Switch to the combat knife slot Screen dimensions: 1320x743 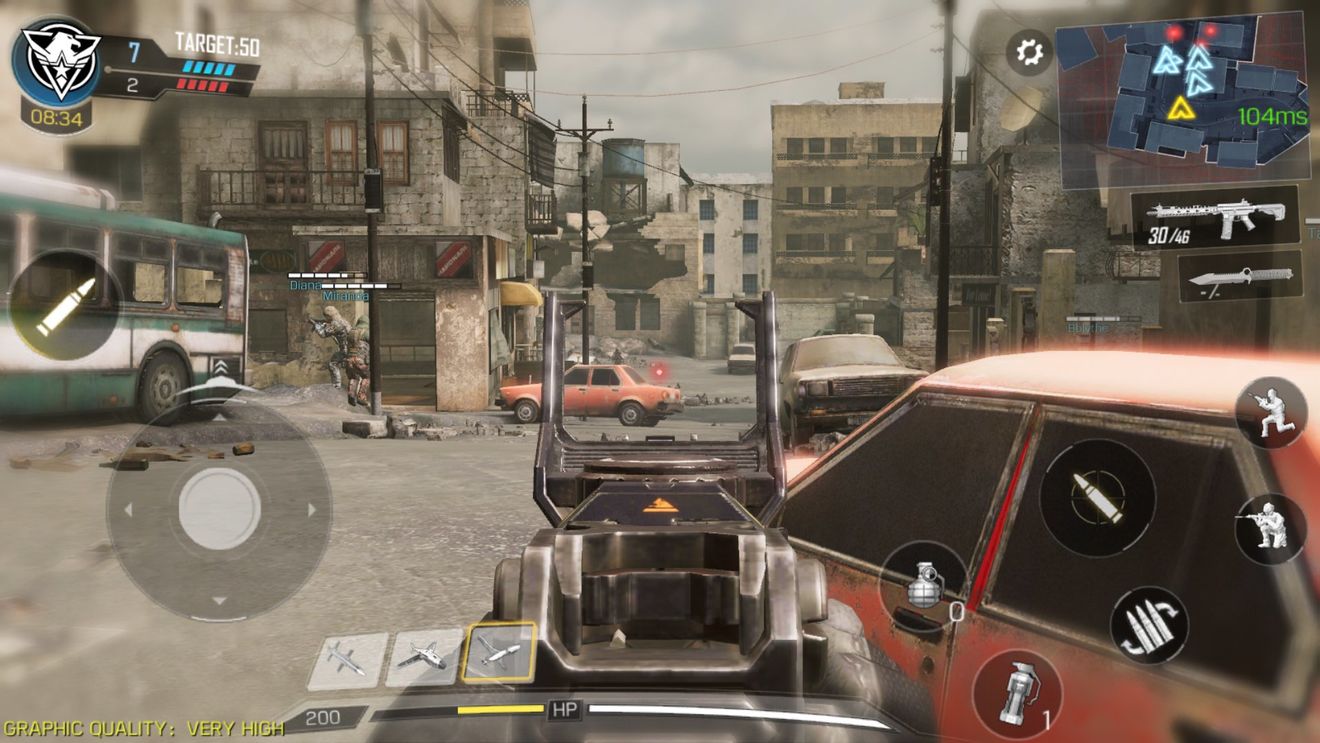pos(1240,277)
